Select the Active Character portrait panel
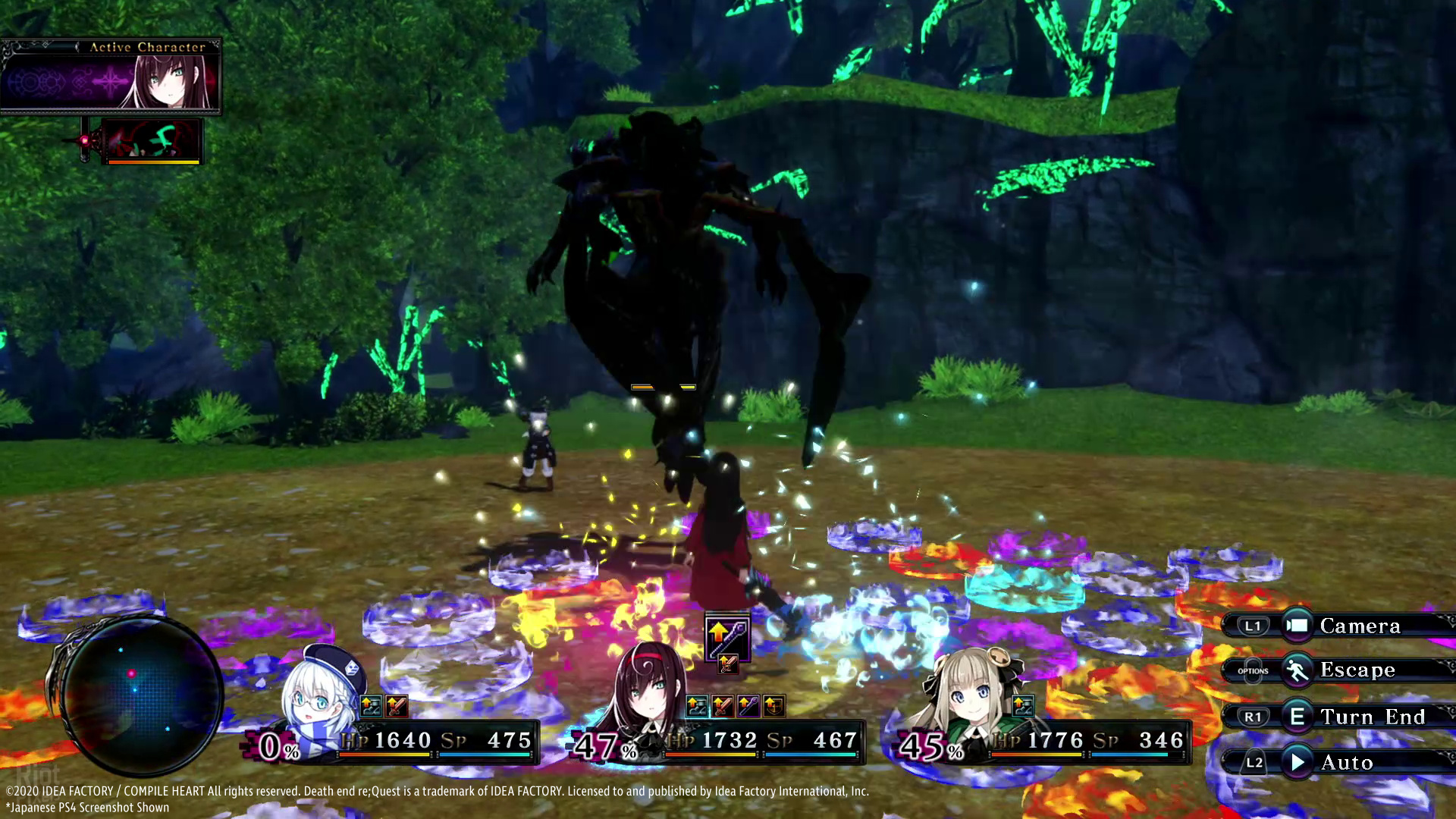The image size is (1456, 819). point(111,77)
